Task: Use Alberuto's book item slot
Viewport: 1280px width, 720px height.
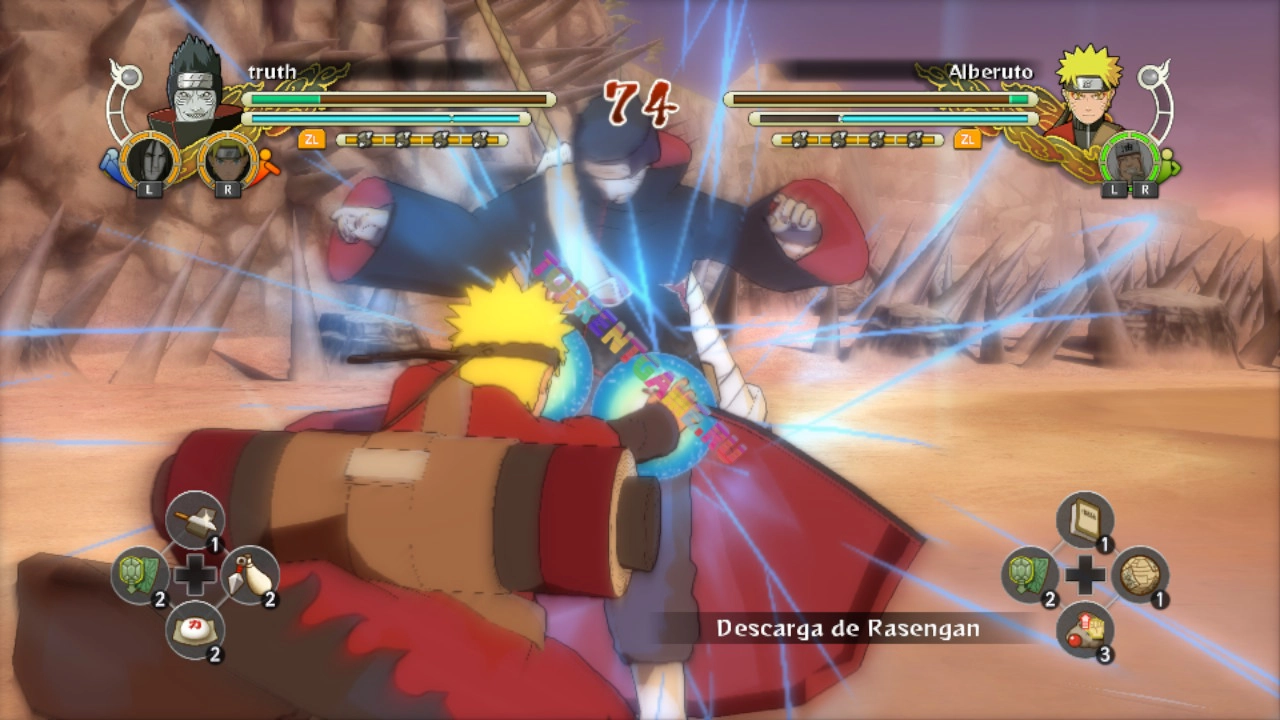Action: 1084,520
